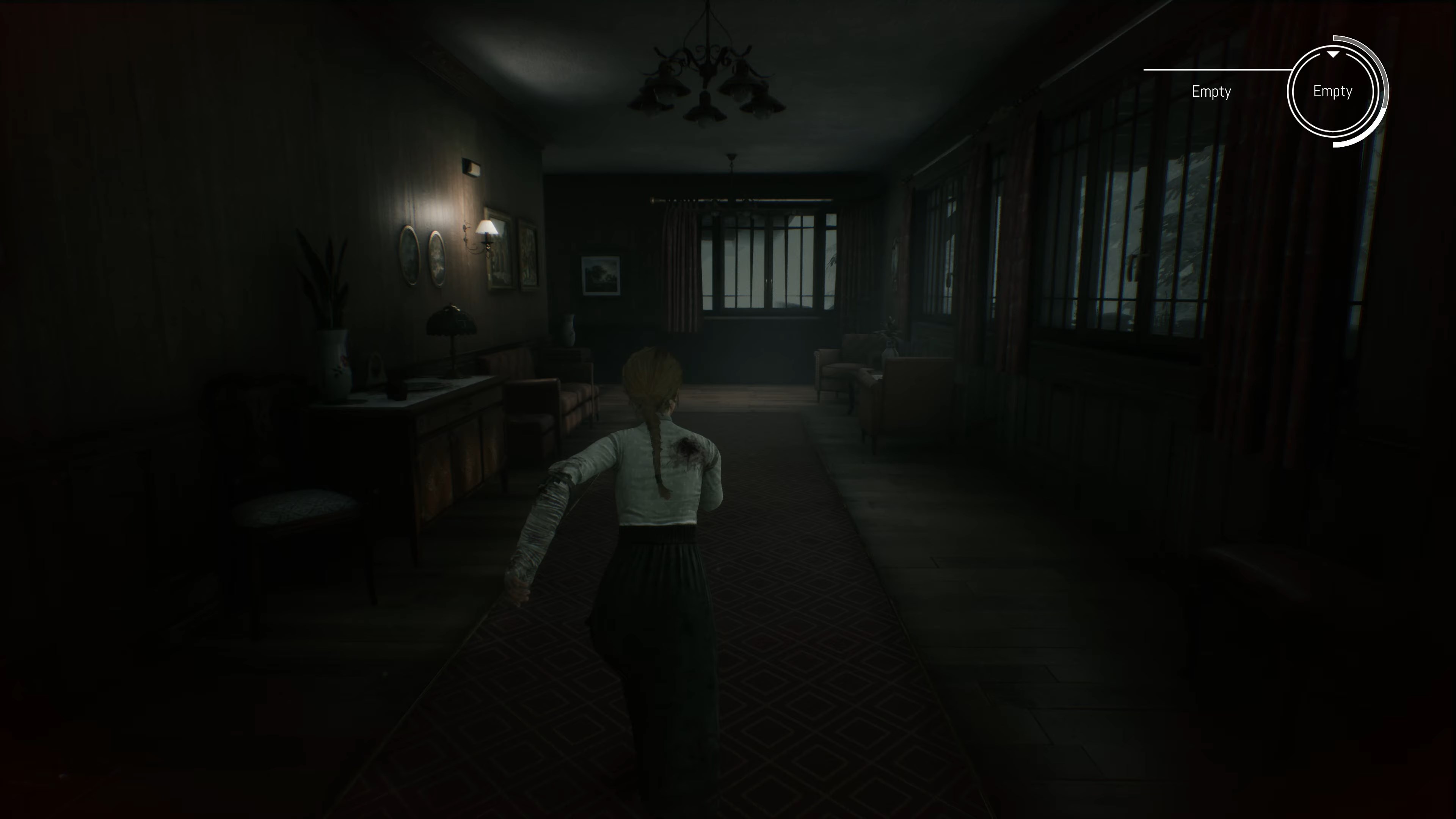This screenshot has height=819, width=1456.
Task: Click the line connecting the two Empty labels
Action: [1244, 70]
